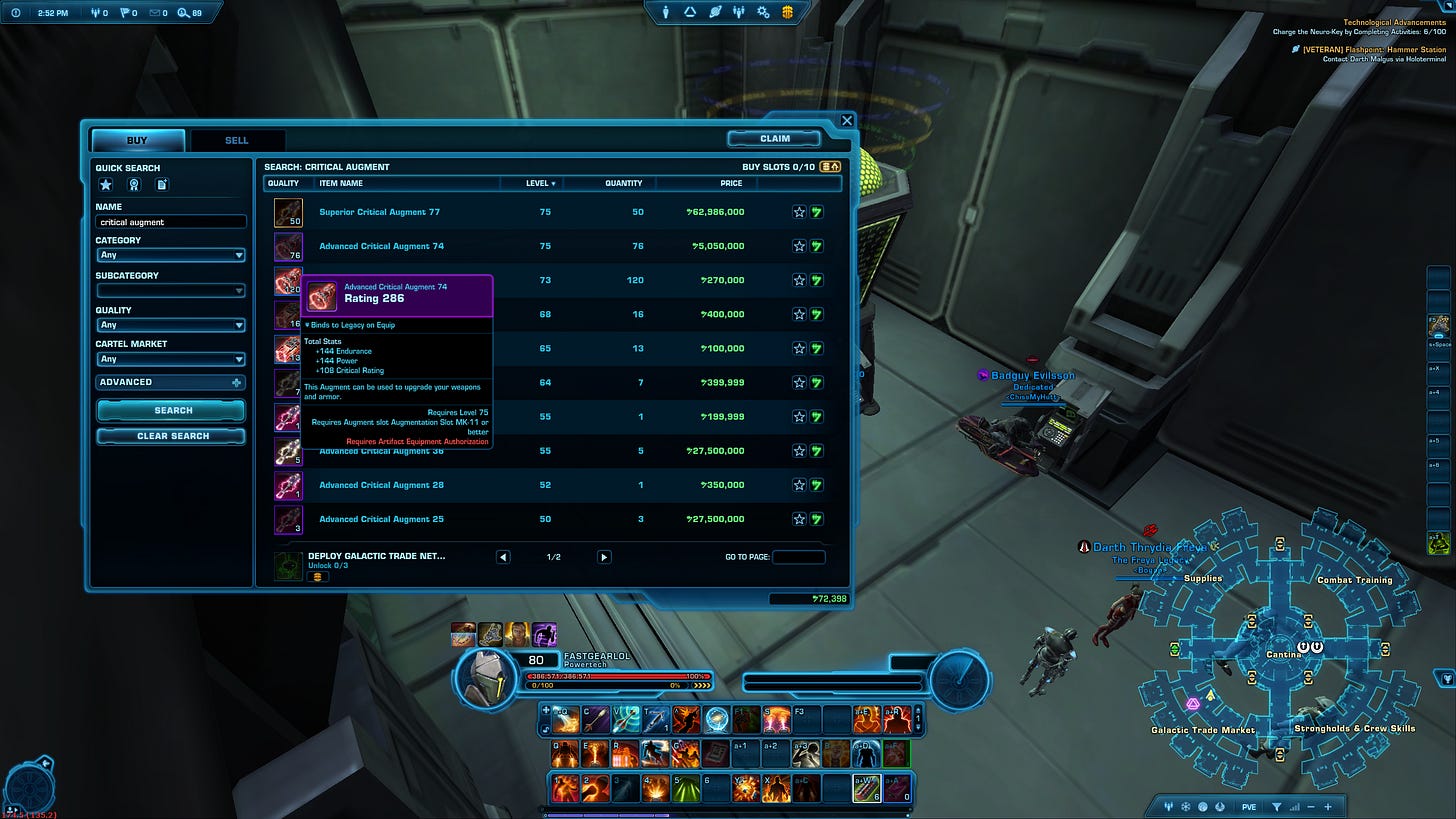1456x819 pixels.
Task: Open the galaxy map icon on top bar
Action: tap(716, 12)
